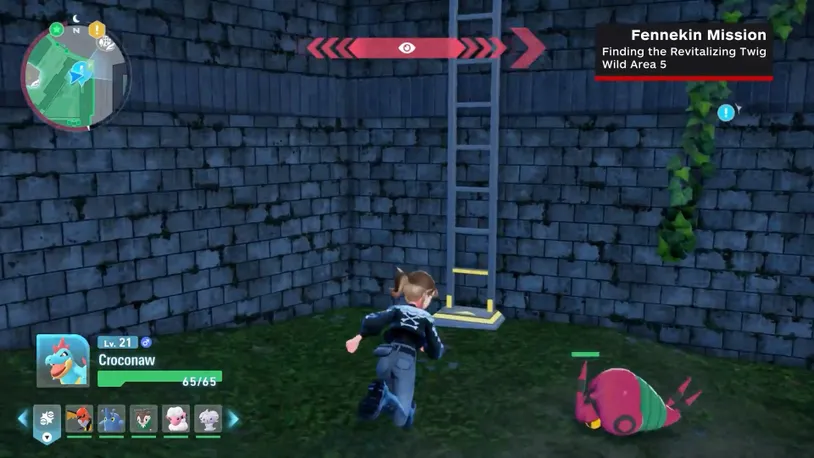Screen dimensions: 814x458
Task: Choose Fletchinder from the party bar
Action: pyautogui.click(x=79, y=419)
